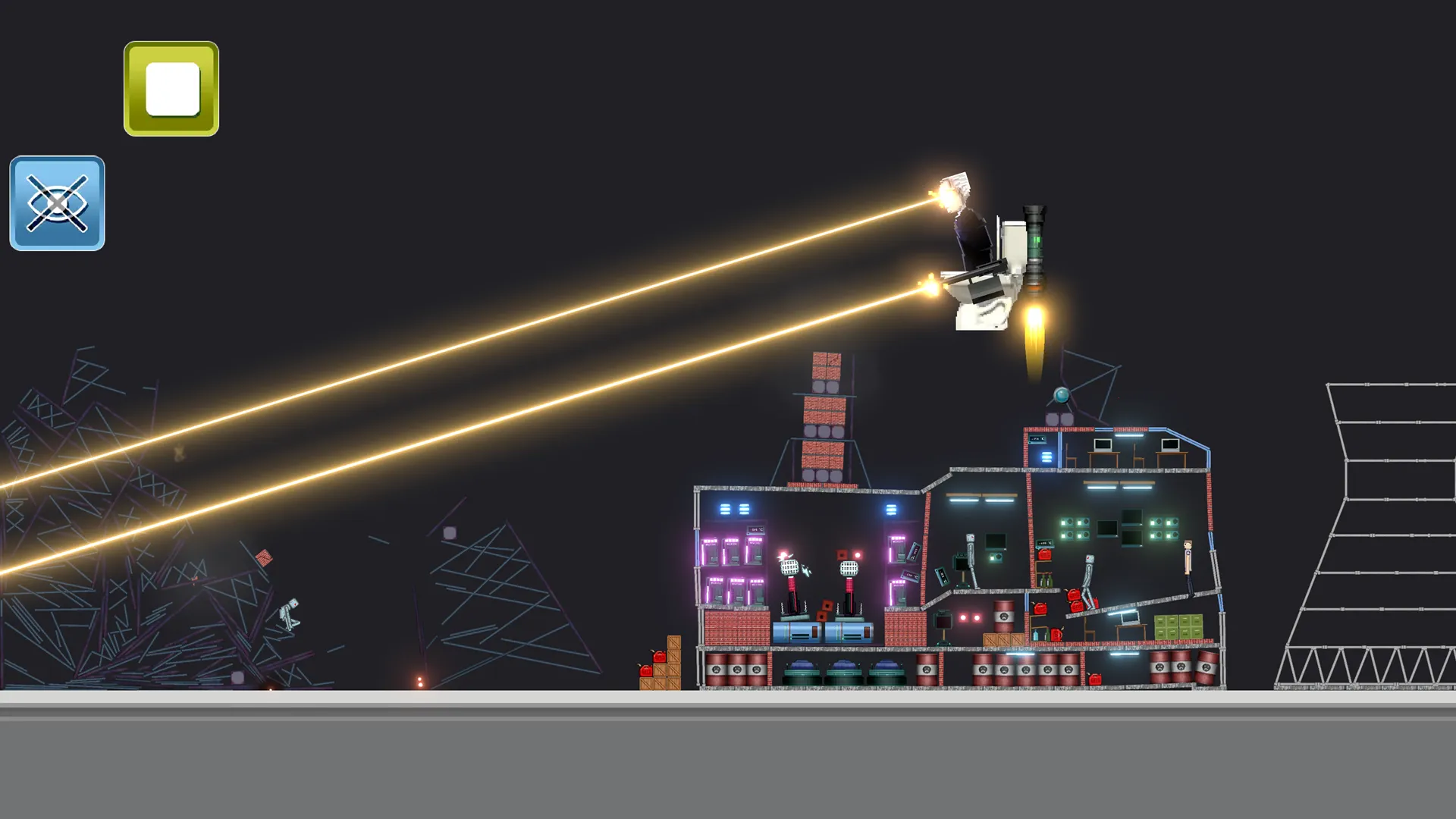The image size is (1456, 819).
Task: Click a sparking speaker robot head in the freezer room
Action: [x=789, y=566]
